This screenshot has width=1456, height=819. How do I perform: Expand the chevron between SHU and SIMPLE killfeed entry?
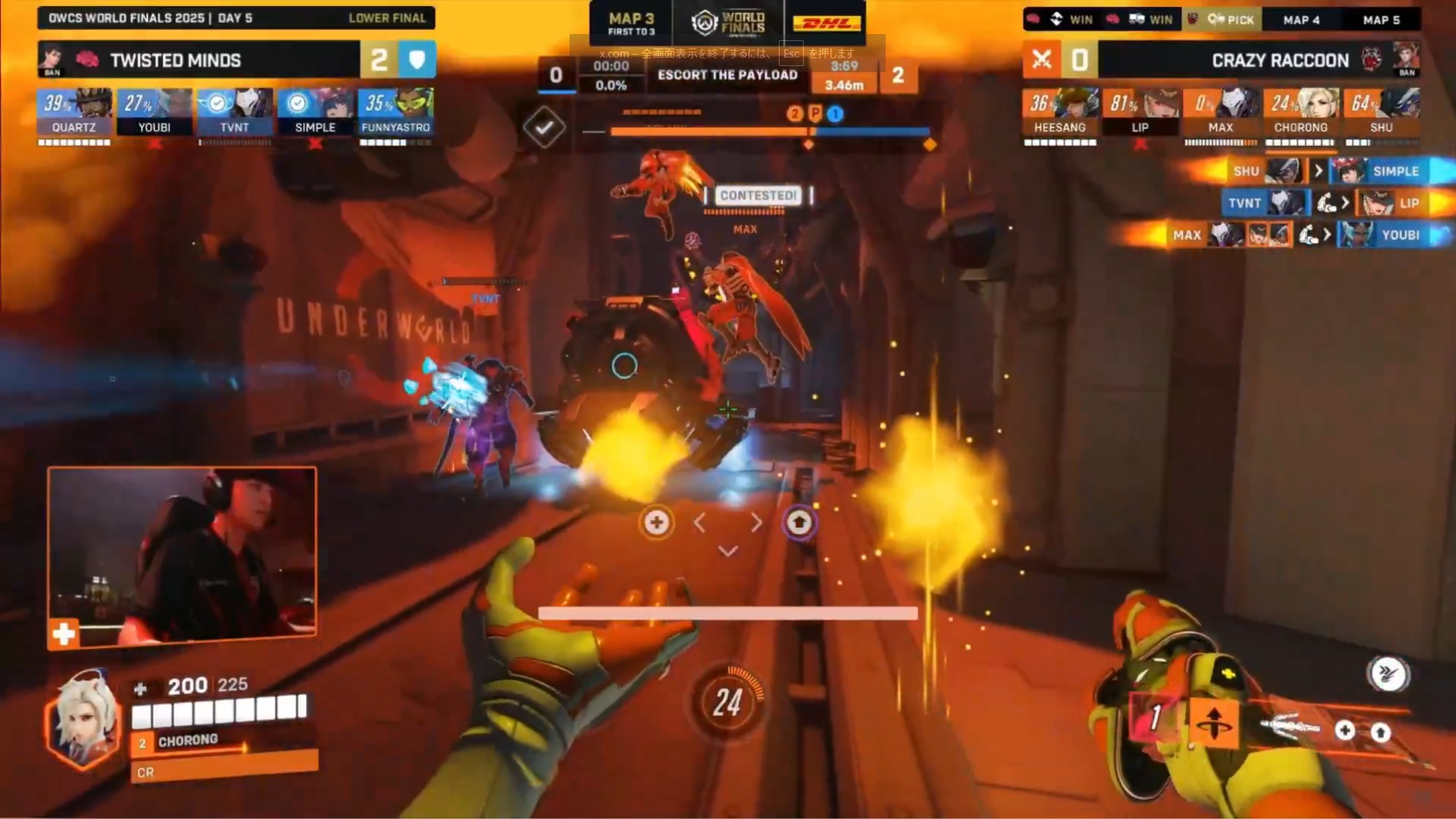[x=1318, y=171]
